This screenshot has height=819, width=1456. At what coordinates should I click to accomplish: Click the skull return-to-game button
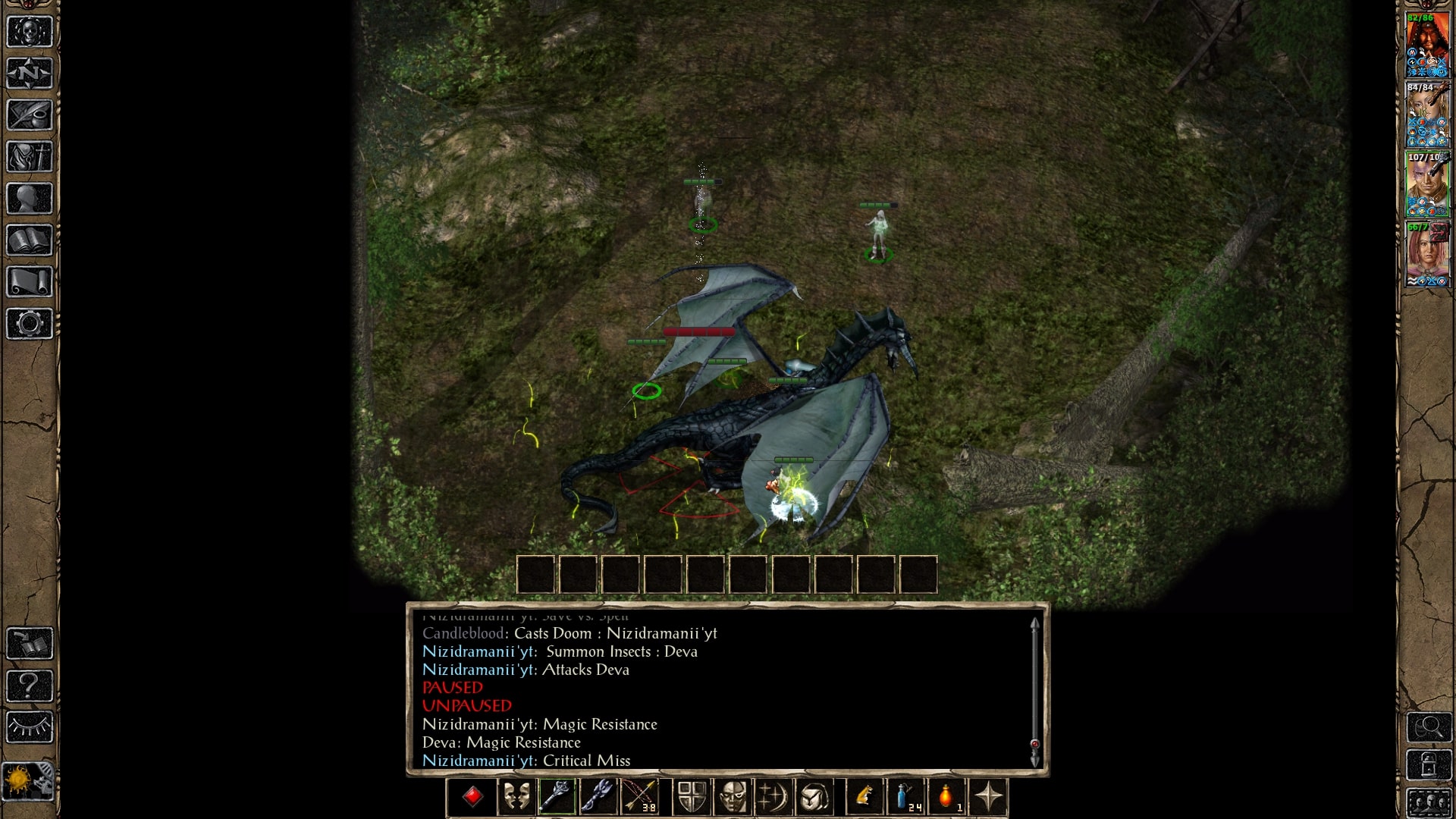click(x=30, y=32)
